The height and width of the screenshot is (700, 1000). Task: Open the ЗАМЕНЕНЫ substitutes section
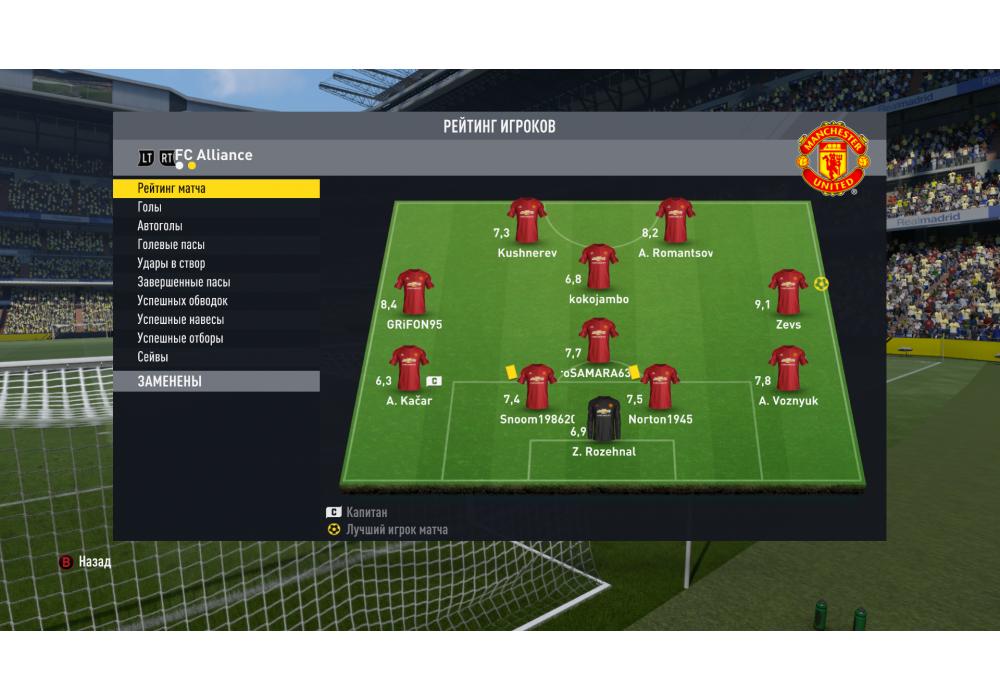(x=215, y=381)
